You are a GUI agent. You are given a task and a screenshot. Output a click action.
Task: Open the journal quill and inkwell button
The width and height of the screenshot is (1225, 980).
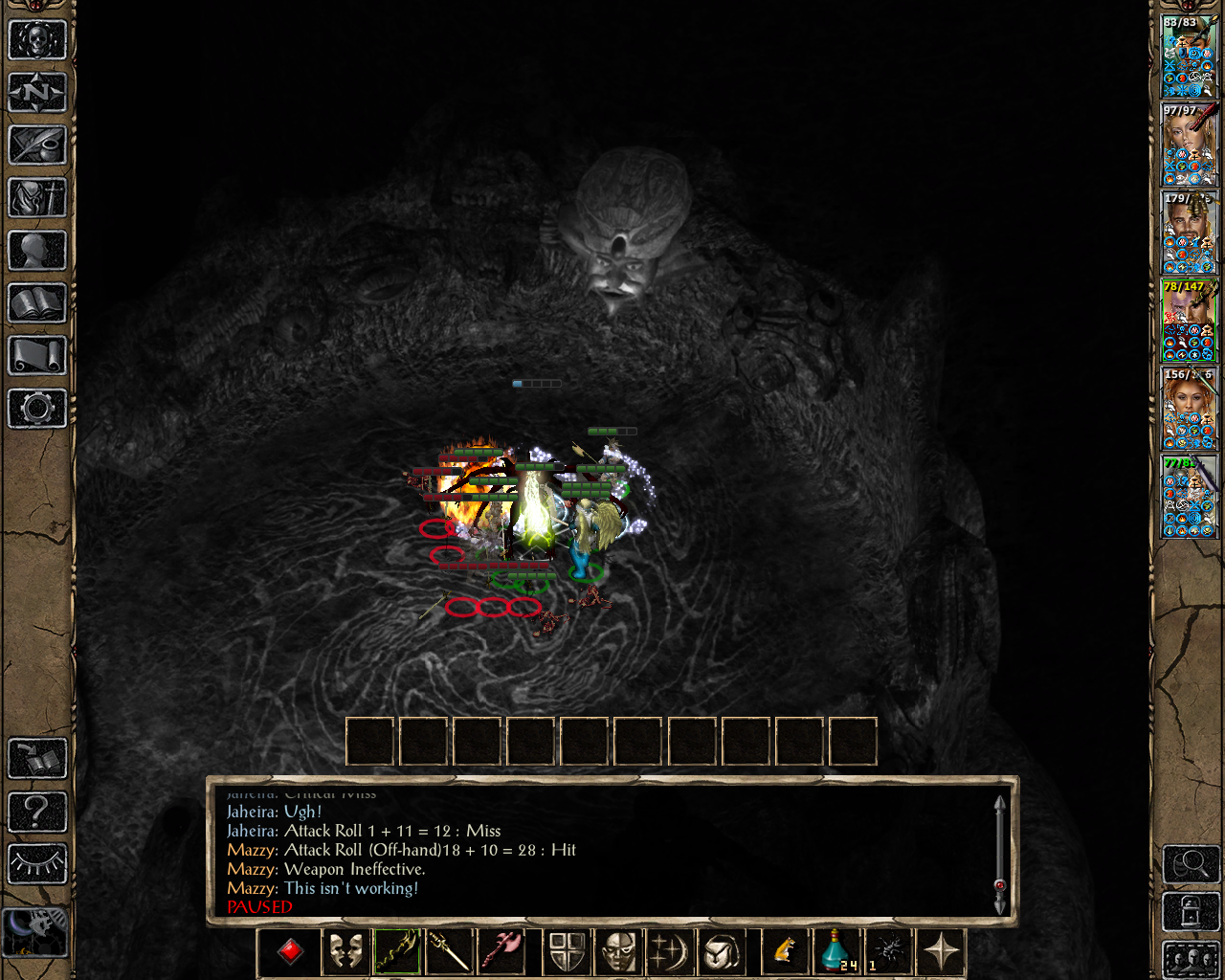[37, 145]
